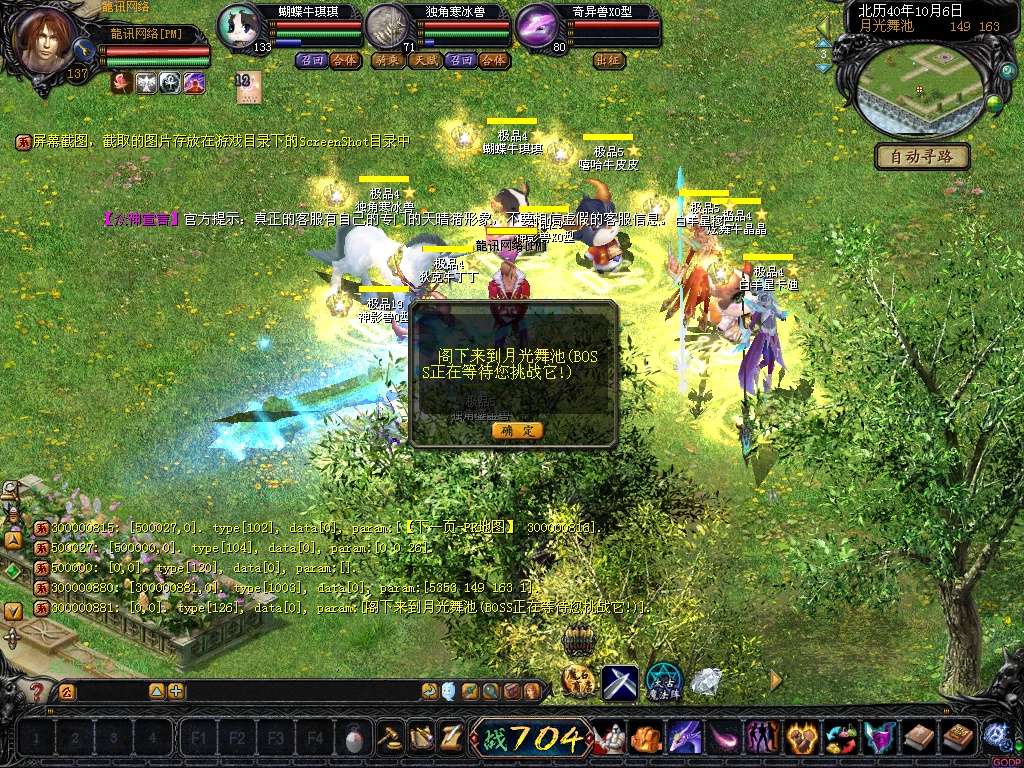Activate the 太古魔法阵 hexagram skill

[663, 682]
